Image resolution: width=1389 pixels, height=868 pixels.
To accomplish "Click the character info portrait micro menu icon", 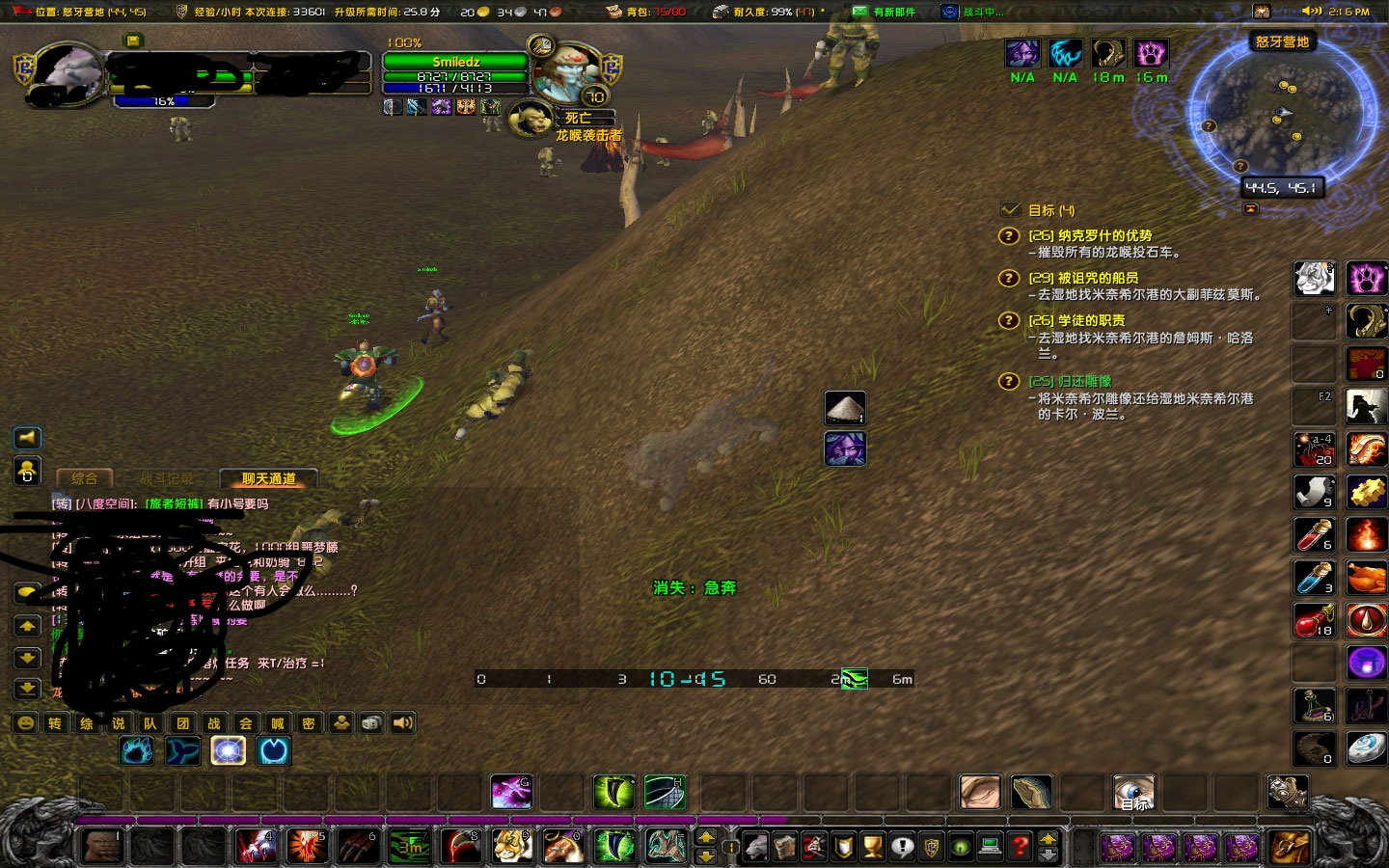I will pos(755,846).
